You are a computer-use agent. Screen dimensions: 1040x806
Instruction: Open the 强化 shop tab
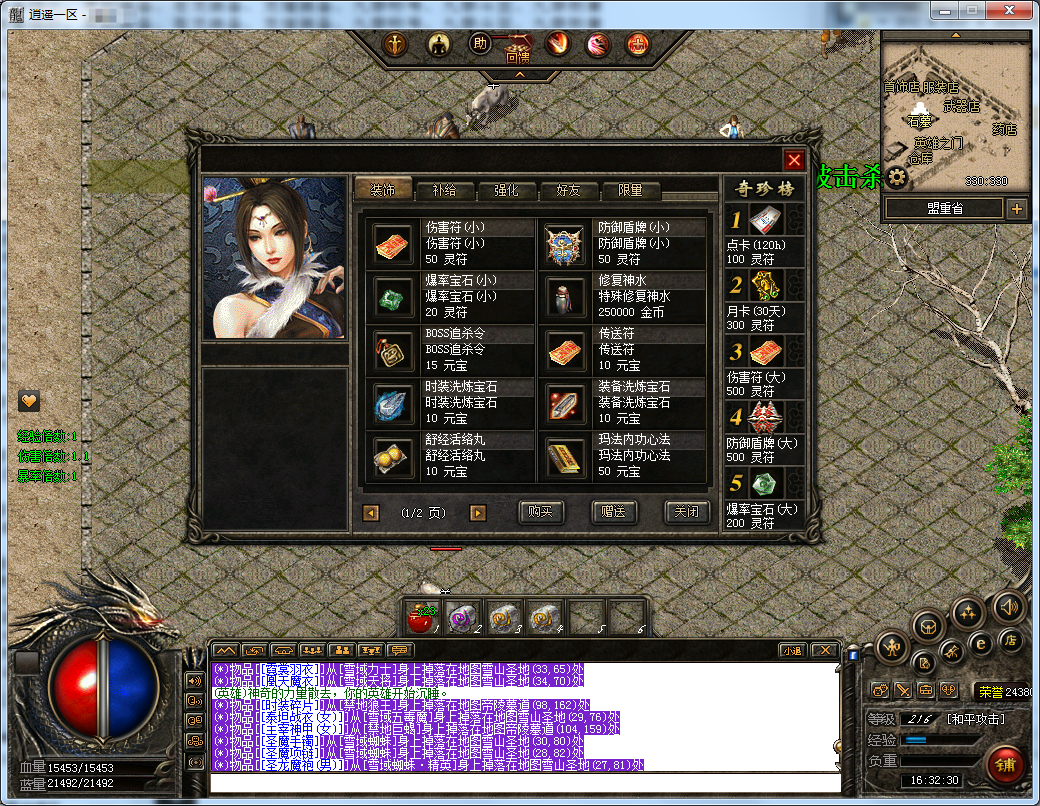tap(507, 190)
